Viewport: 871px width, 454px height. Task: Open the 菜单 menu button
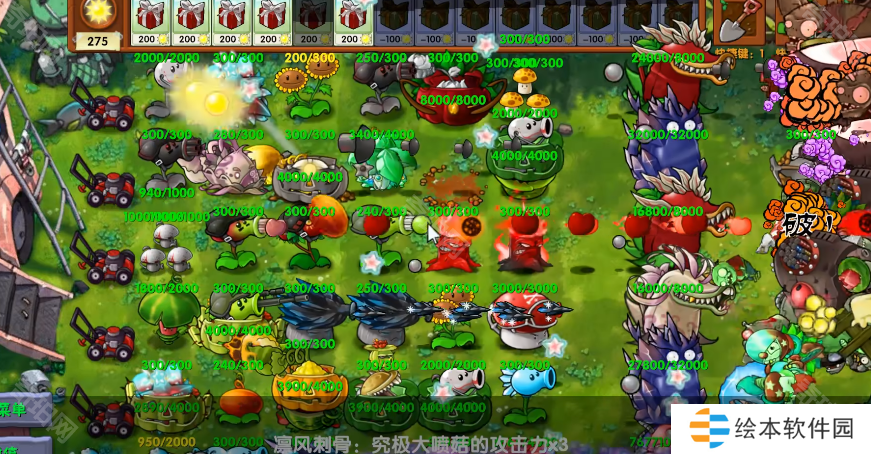14,409
